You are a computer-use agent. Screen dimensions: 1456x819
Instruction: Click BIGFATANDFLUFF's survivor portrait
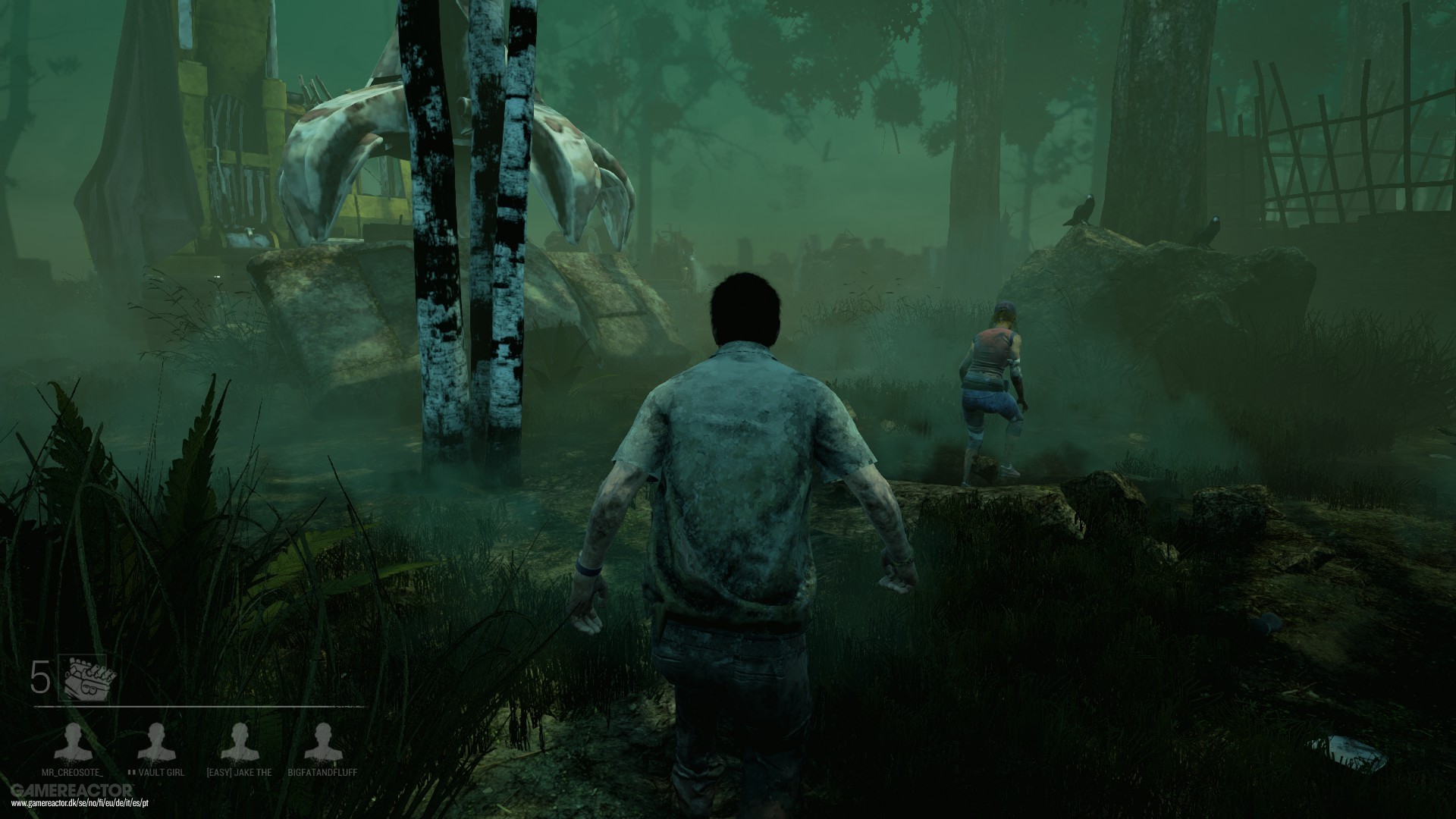tap(325, 740)
